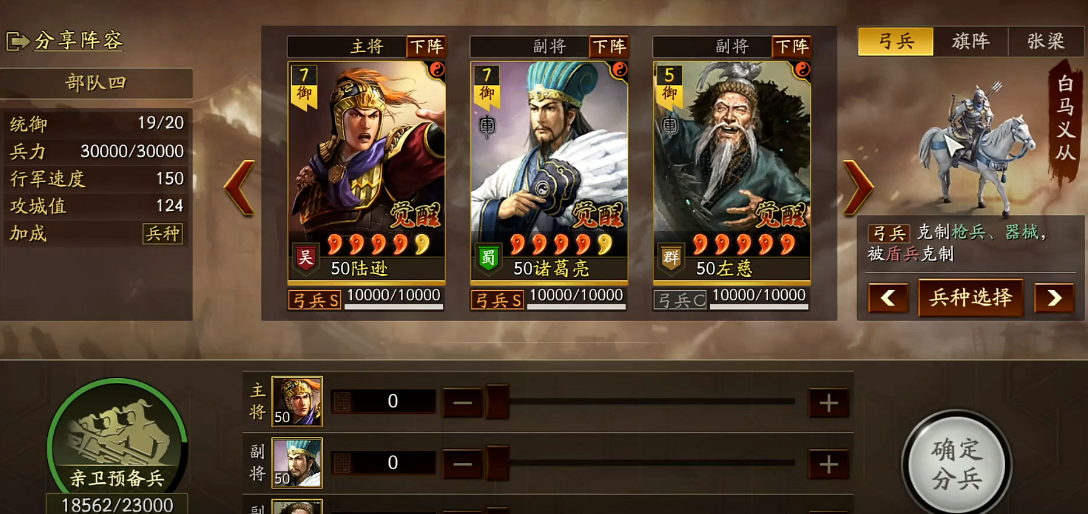Show the next troop type
The width and height of the screenshot is (1088, 514).
(x=1054, y=298)
